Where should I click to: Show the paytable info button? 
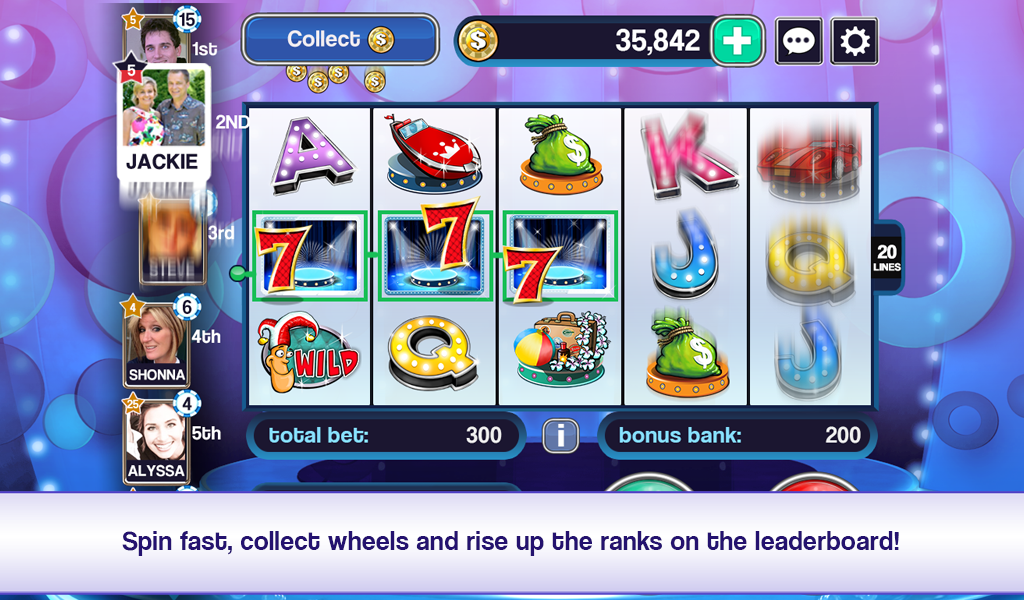click(561, 435)
